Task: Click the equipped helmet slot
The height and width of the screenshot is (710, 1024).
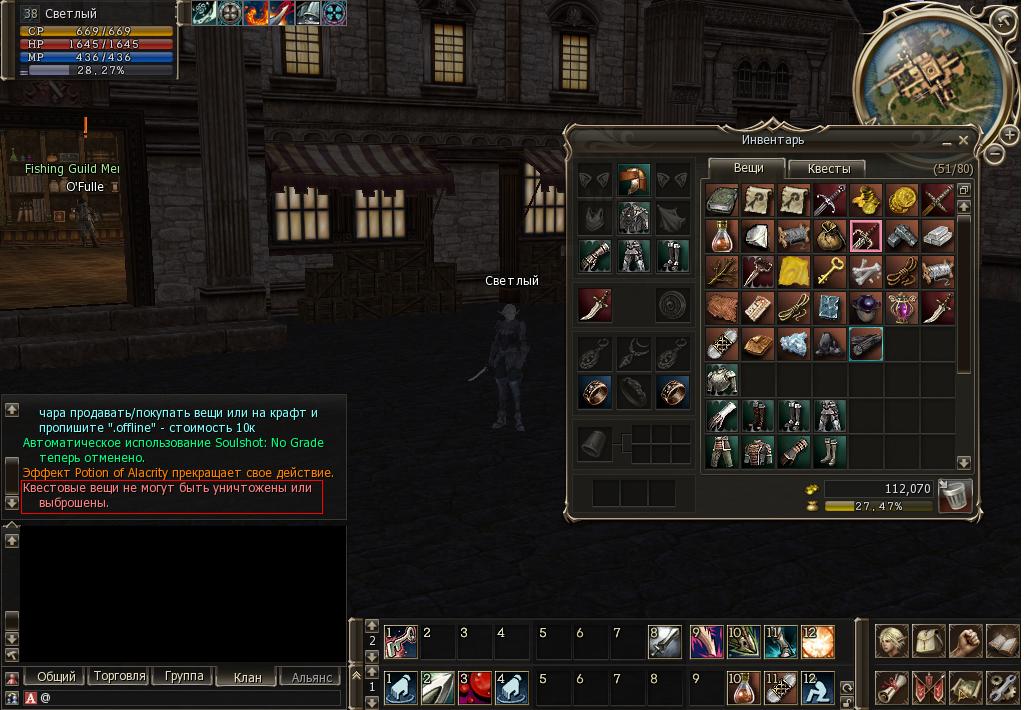Action: click(634, 181)
